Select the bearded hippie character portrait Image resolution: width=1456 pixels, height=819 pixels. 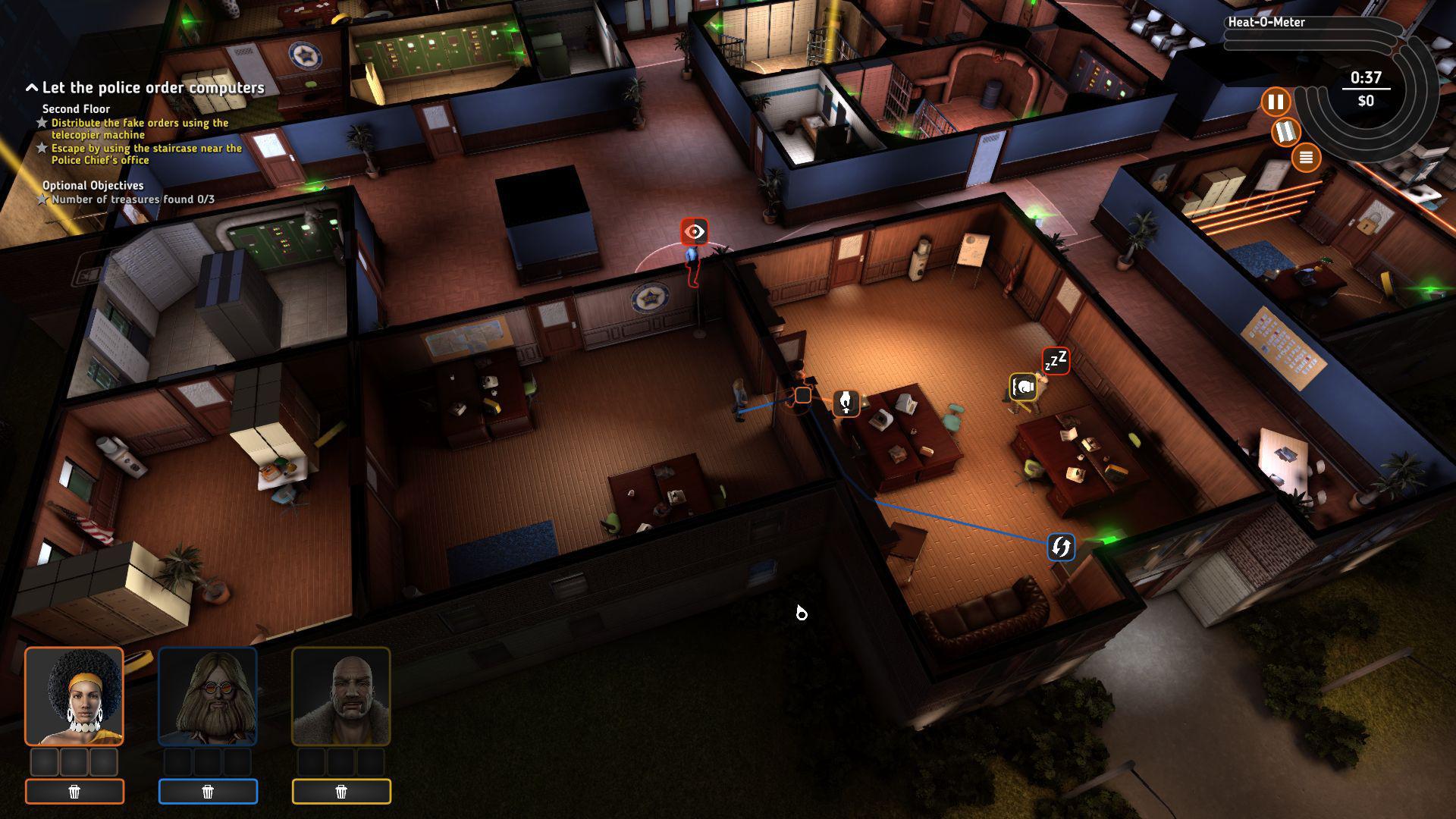(208, 698)
